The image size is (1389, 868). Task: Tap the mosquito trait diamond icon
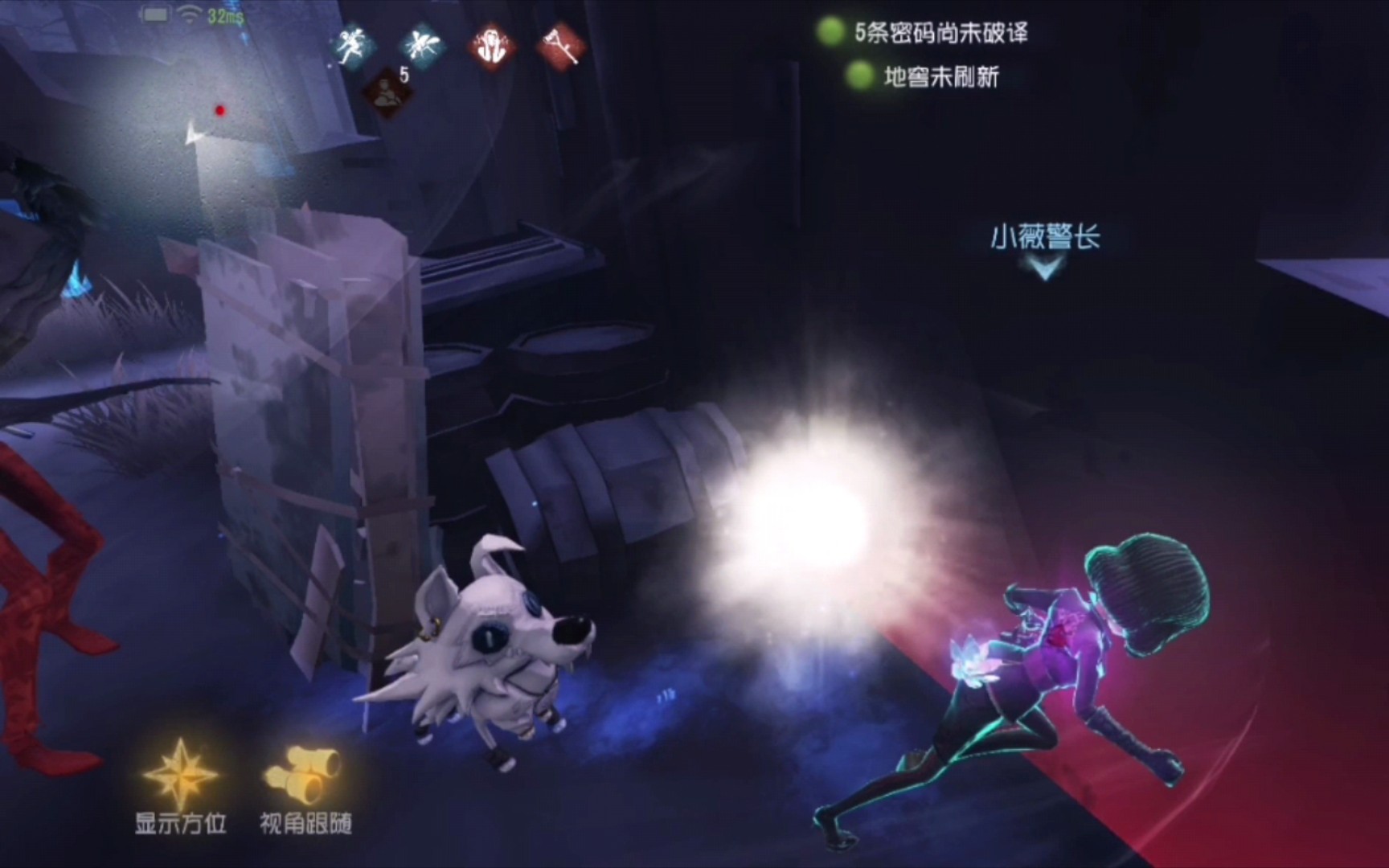[421, 44]
